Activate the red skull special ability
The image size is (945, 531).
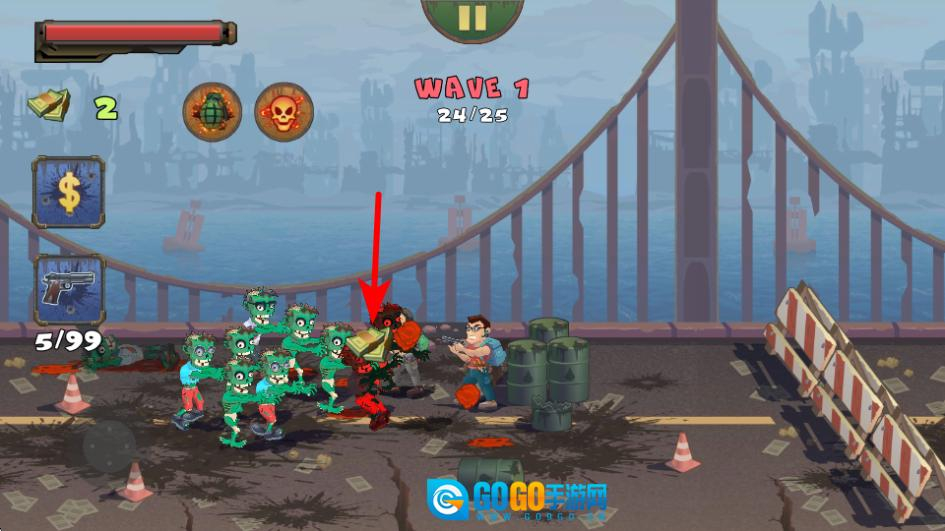coord(283,111)
